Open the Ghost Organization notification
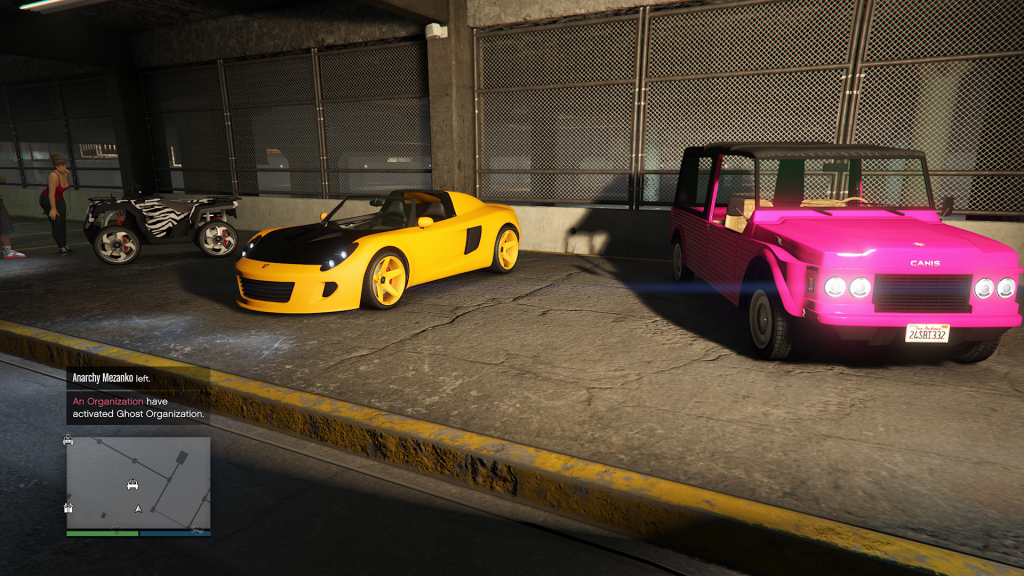1024x576 pixels. click(138, 407)
